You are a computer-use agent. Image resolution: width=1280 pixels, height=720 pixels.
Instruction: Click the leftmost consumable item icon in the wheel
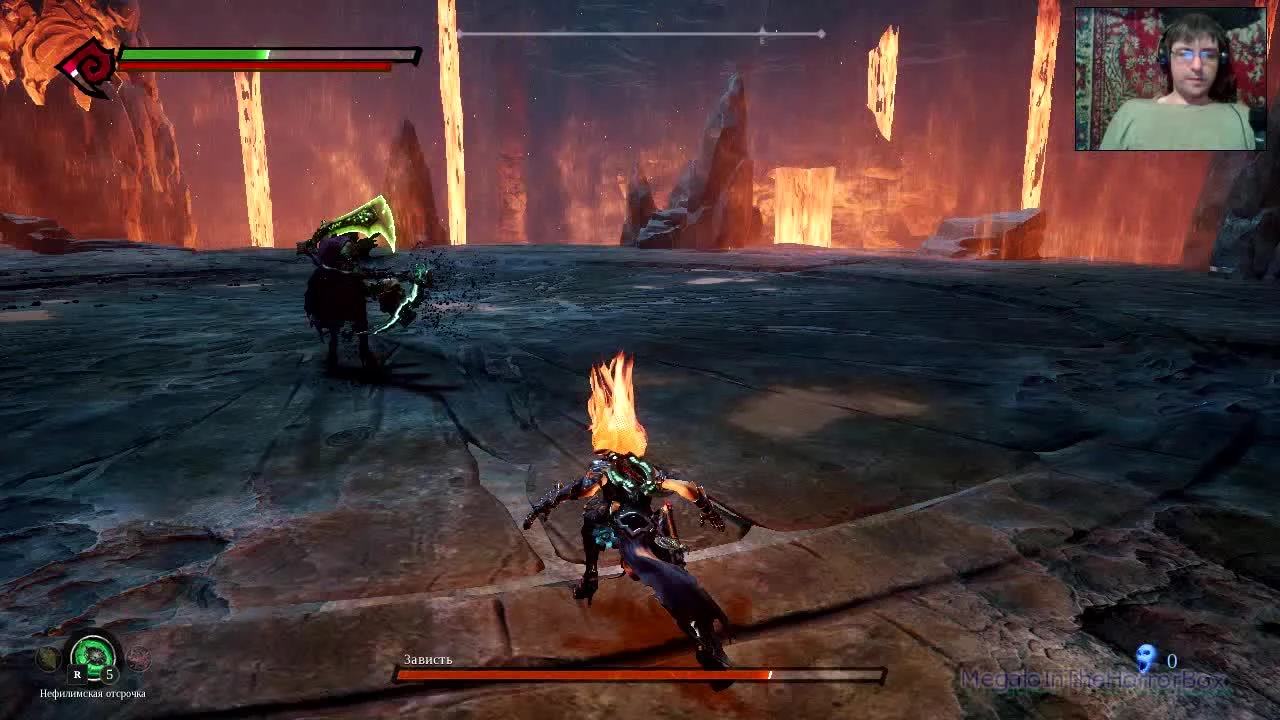(x=49, y=659)
